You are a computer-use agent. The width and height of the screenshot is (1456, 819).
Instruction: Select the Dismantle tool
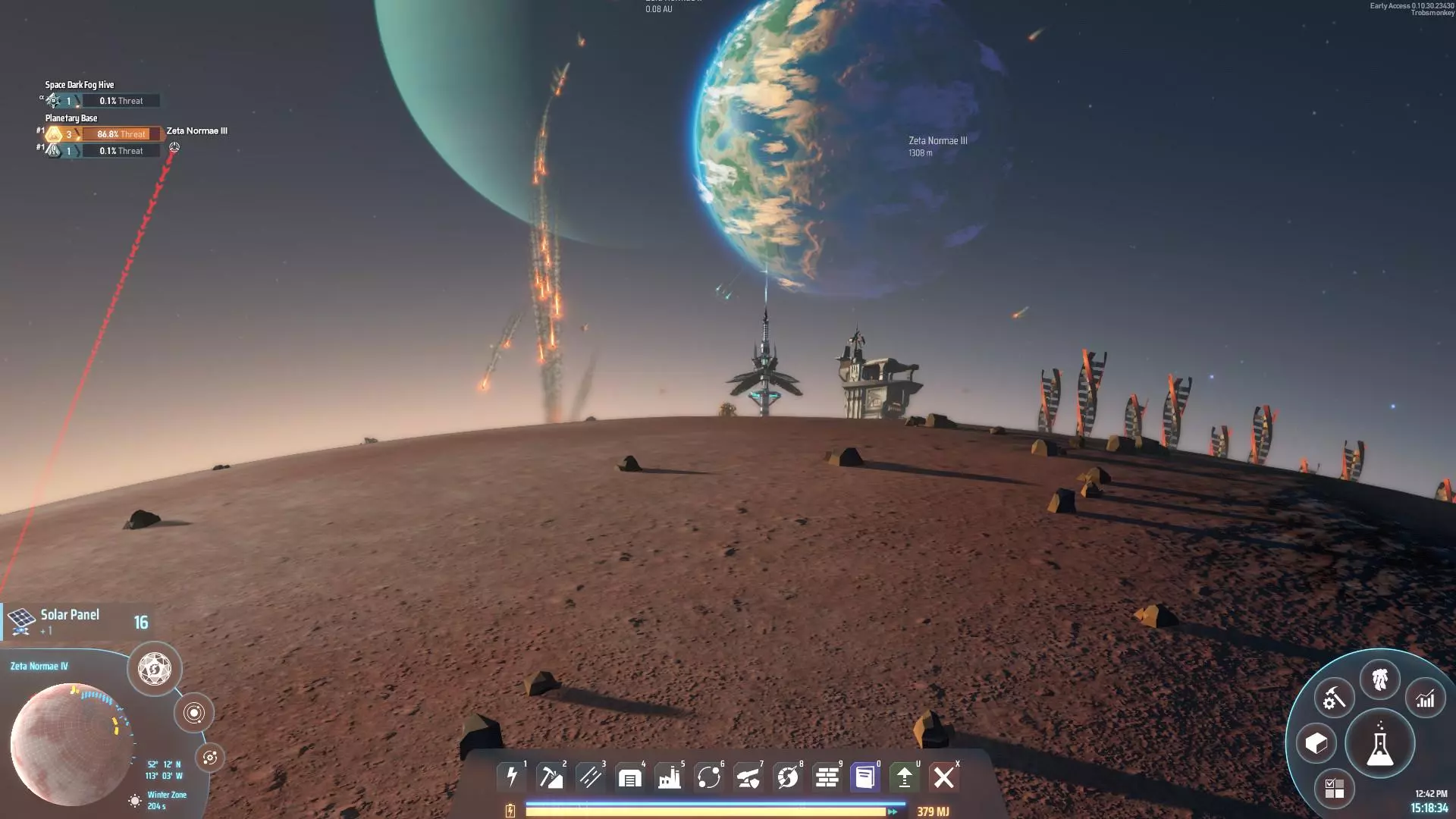click(x=944, y=777)
